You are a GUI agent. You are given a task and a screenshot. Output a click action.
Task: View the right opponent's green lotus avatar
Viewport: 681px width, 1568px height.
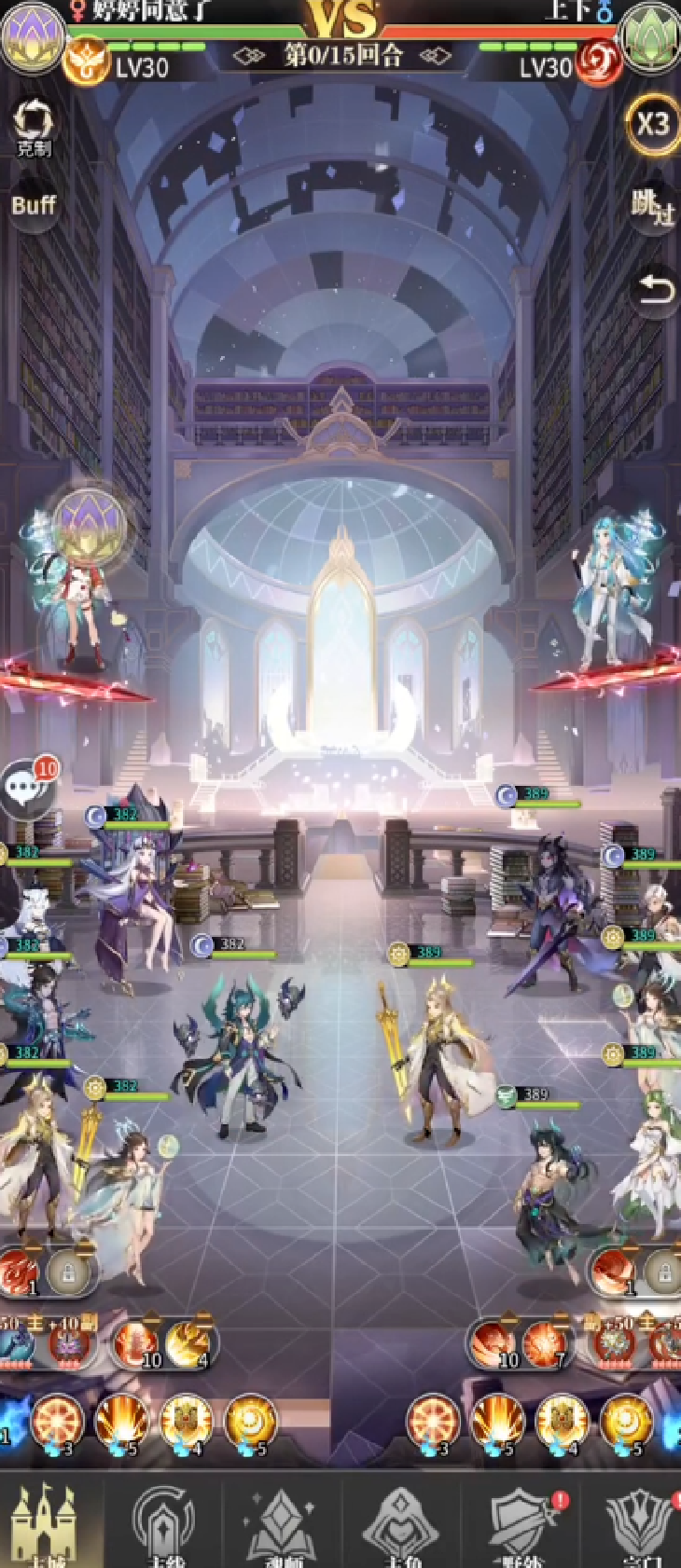pos(650,35)
